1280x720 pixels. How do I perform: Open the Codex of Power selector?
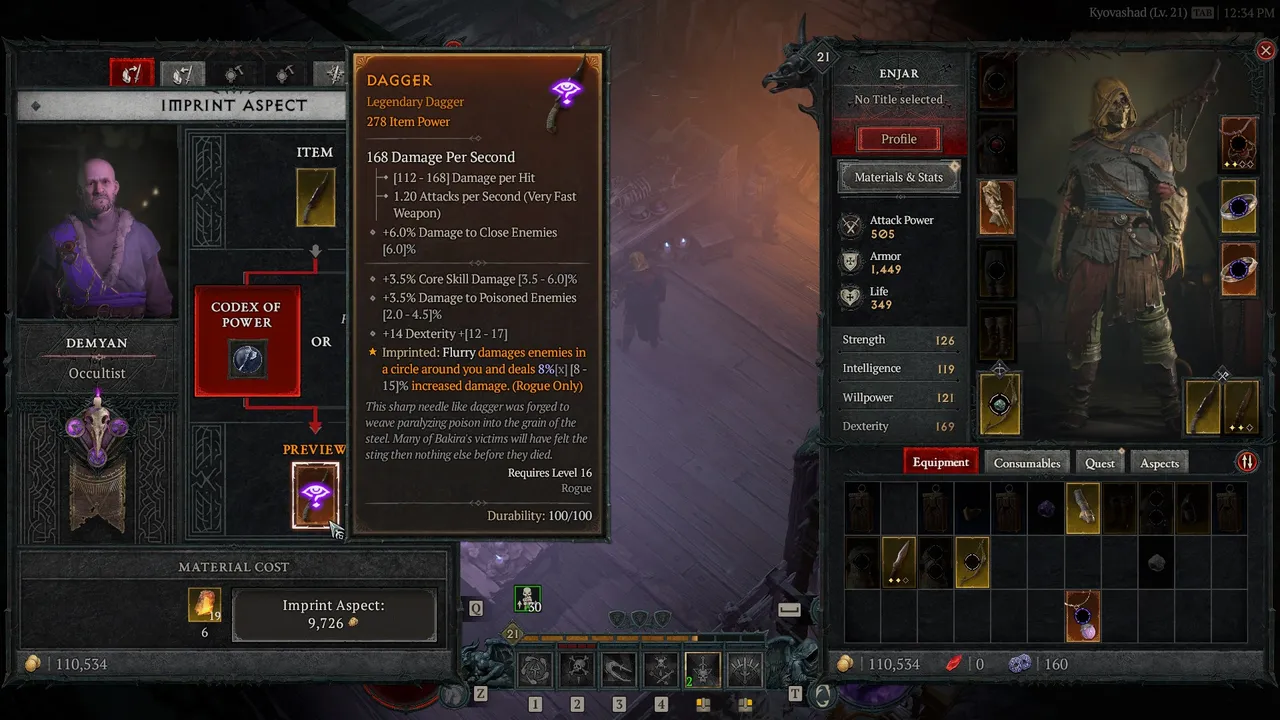[247, 343]
